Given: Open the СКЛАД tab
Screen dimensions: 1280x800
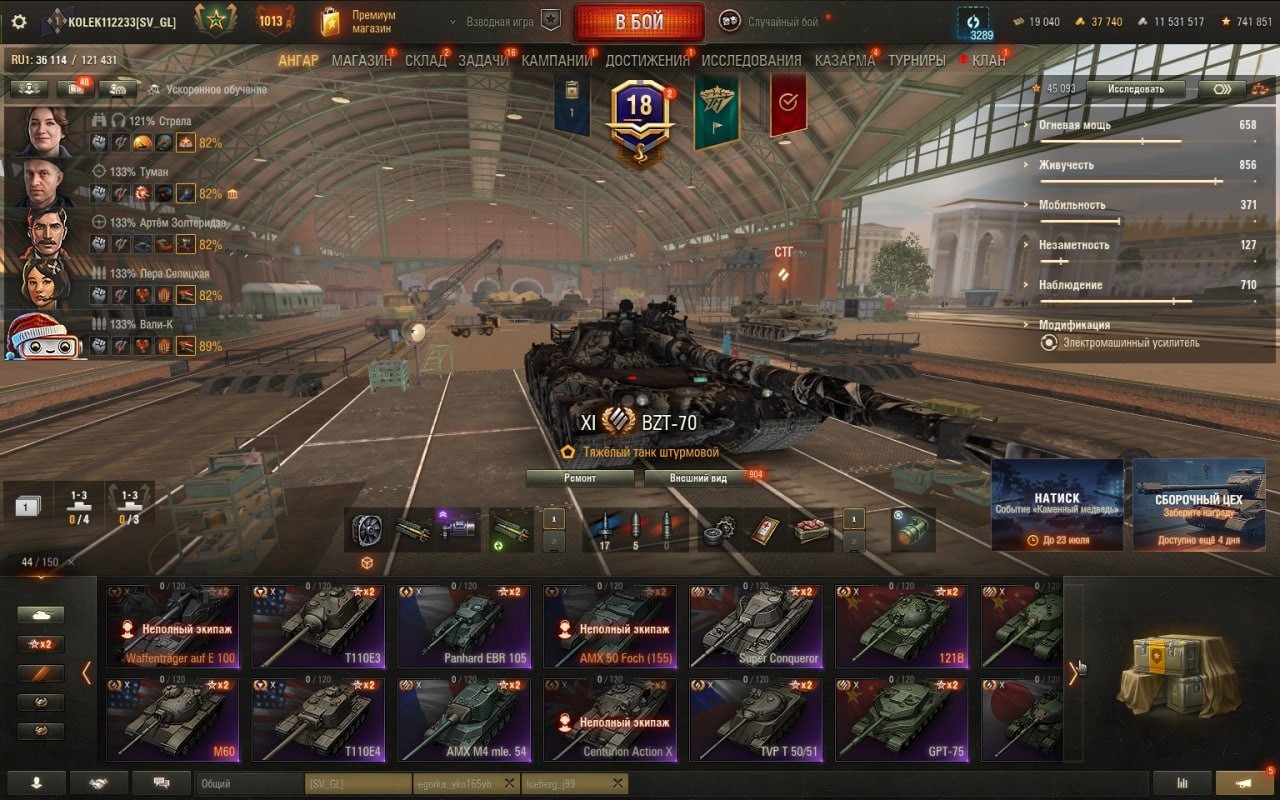Looking at the screenshot, I should (x=425, y=60).
